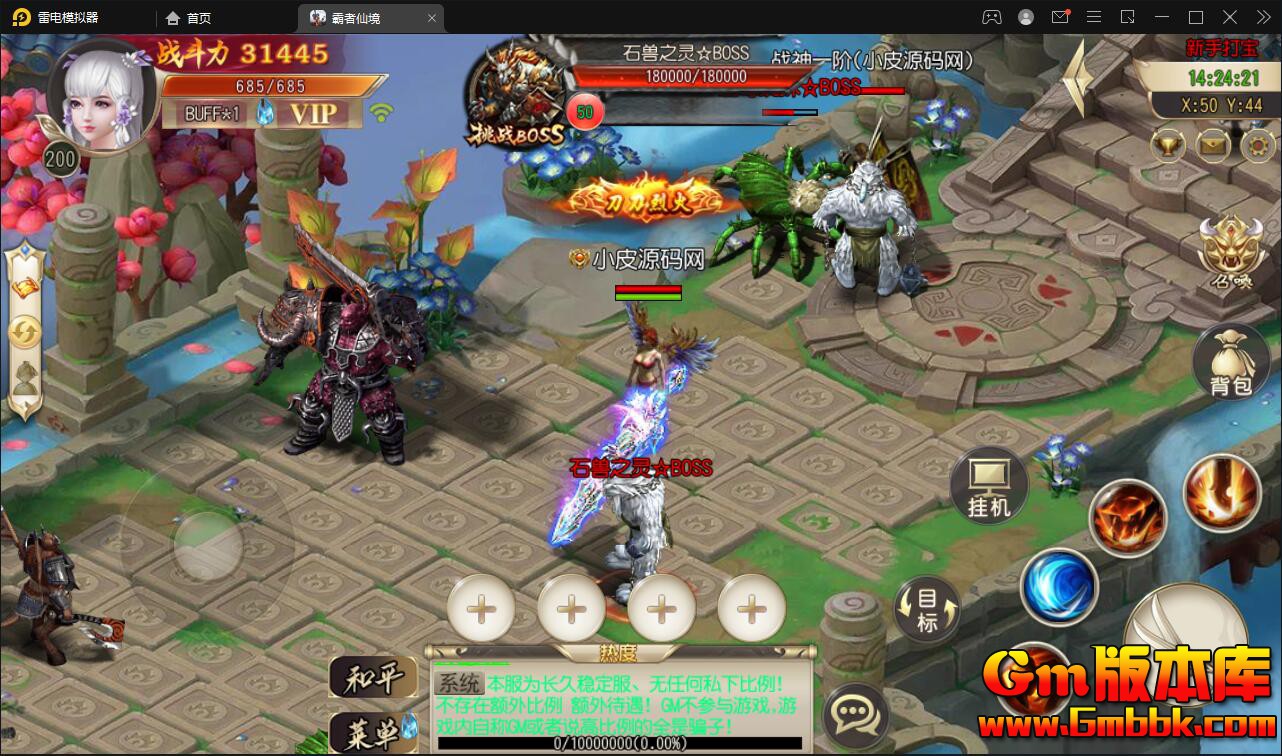Click the player character portrait

pos(102,98)
